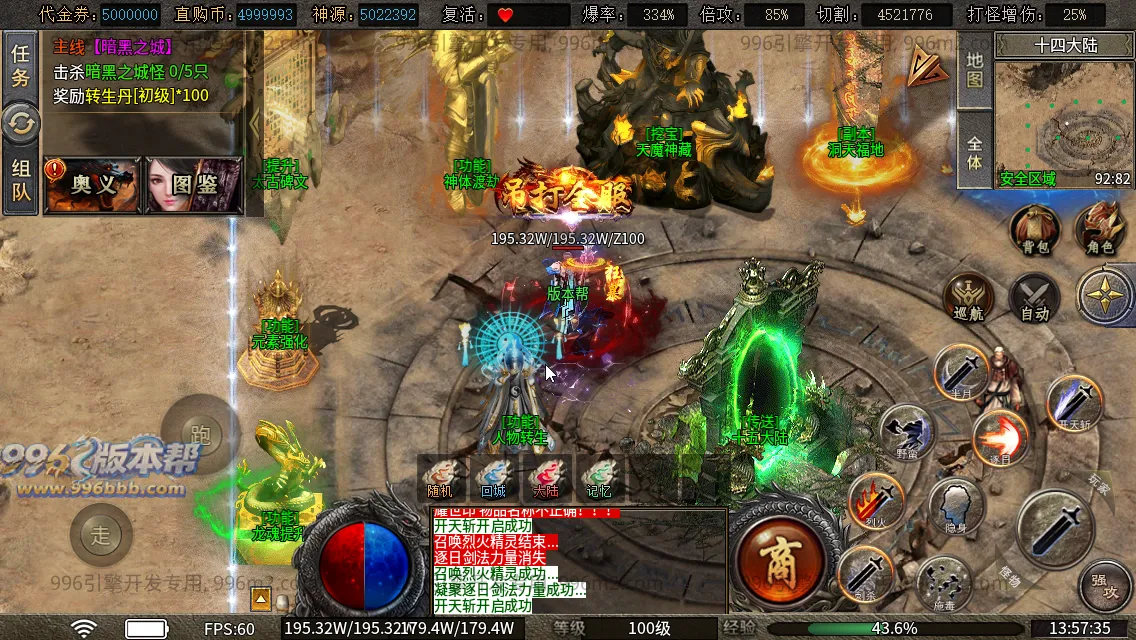The width and height of the screenshot is (1136, 640).
Task: Toggle the 强攻 forced attack button
Action: (1104, 585)
